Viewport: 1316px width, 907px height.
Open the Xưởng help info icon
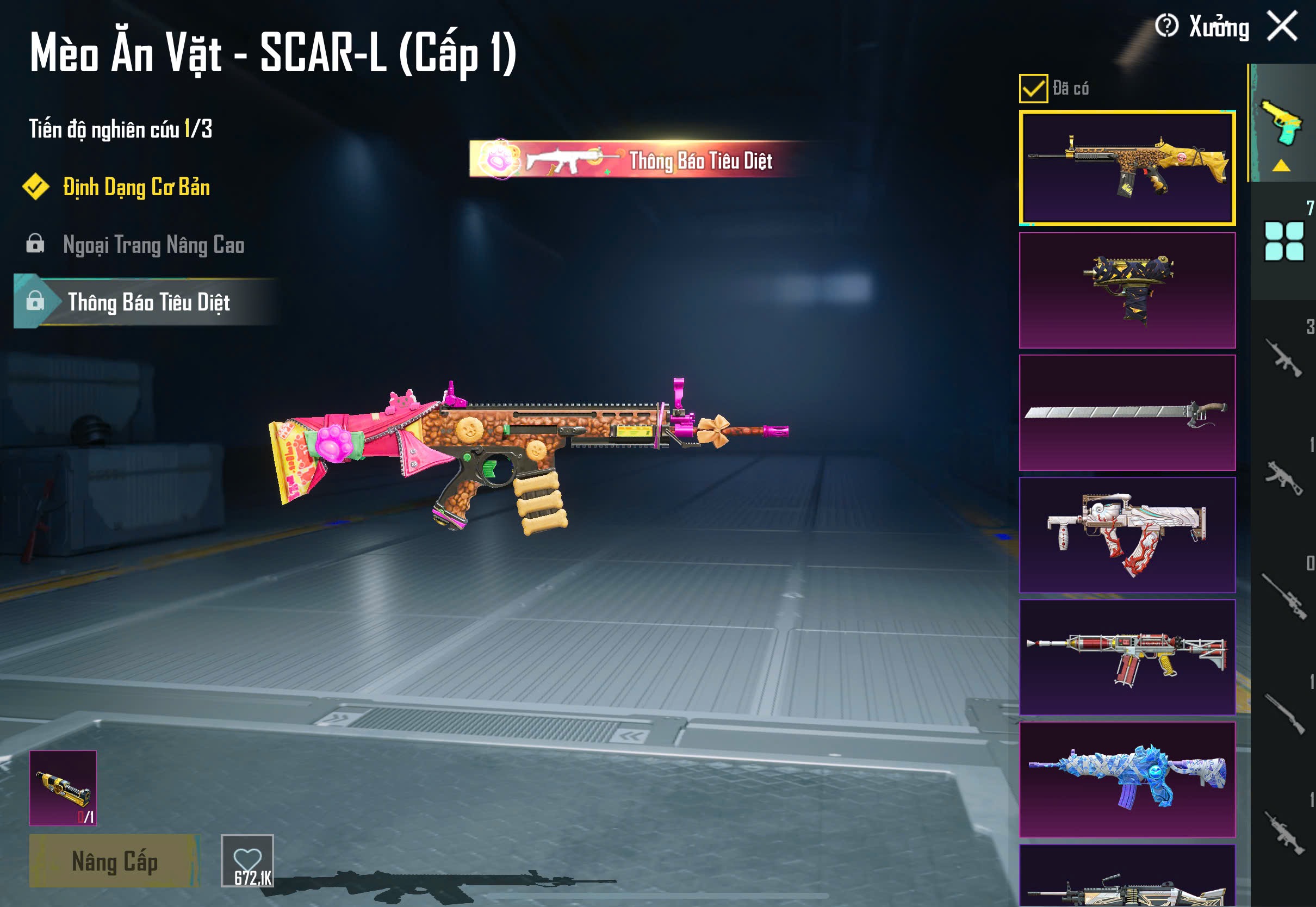point(1166,26)
